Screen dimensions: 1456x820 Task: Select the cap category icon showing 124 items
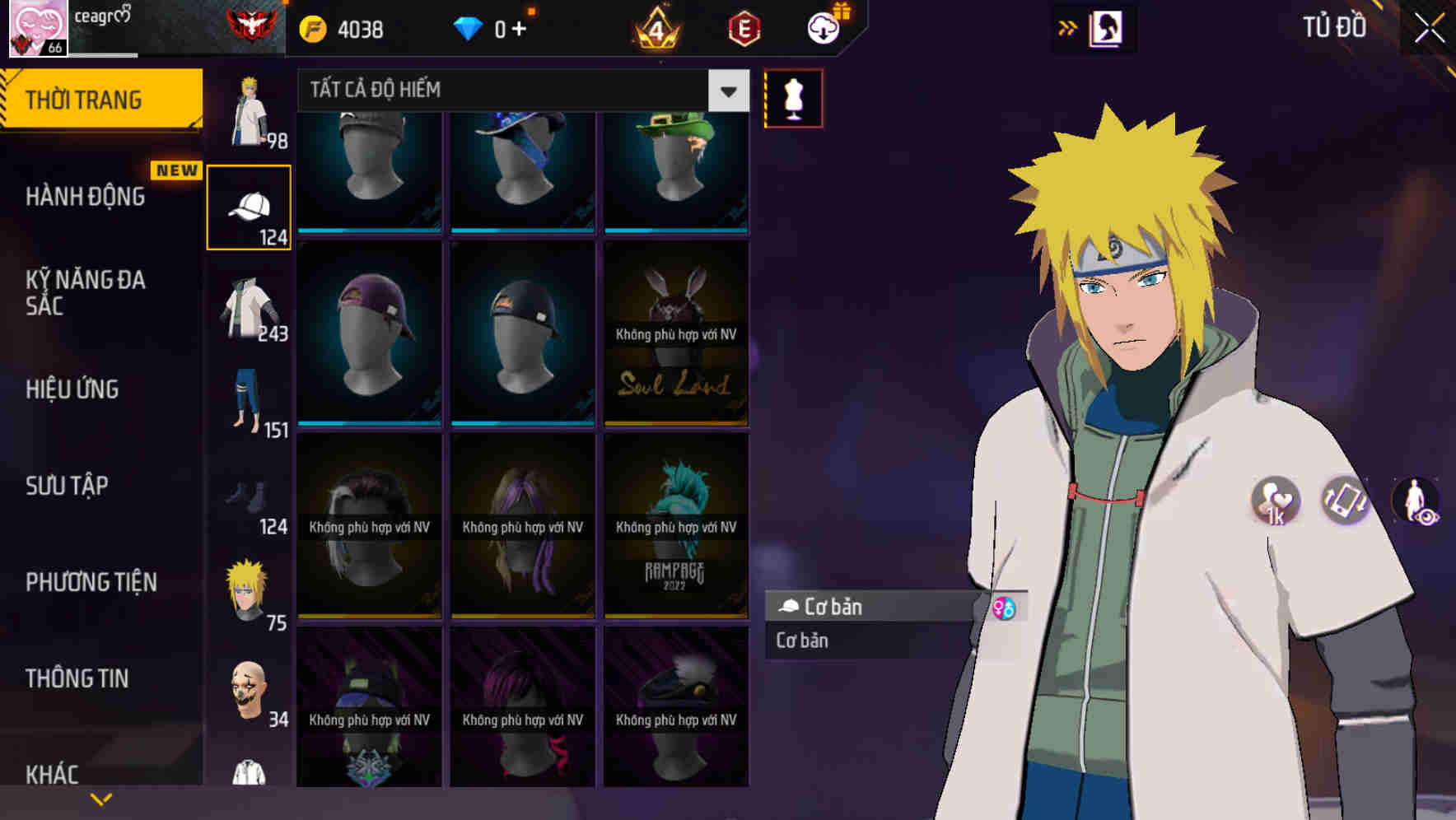point(249,205)
